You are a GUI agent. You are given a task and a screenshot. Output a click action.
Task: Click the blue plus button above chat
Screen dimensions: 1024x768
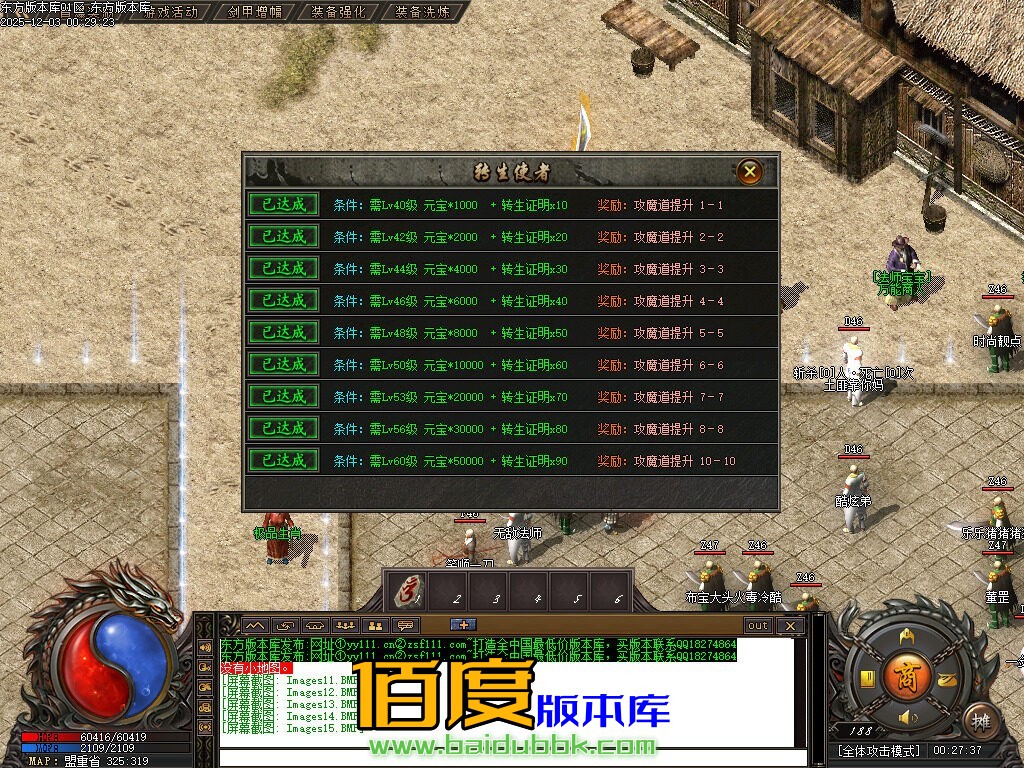coord(463,625)
